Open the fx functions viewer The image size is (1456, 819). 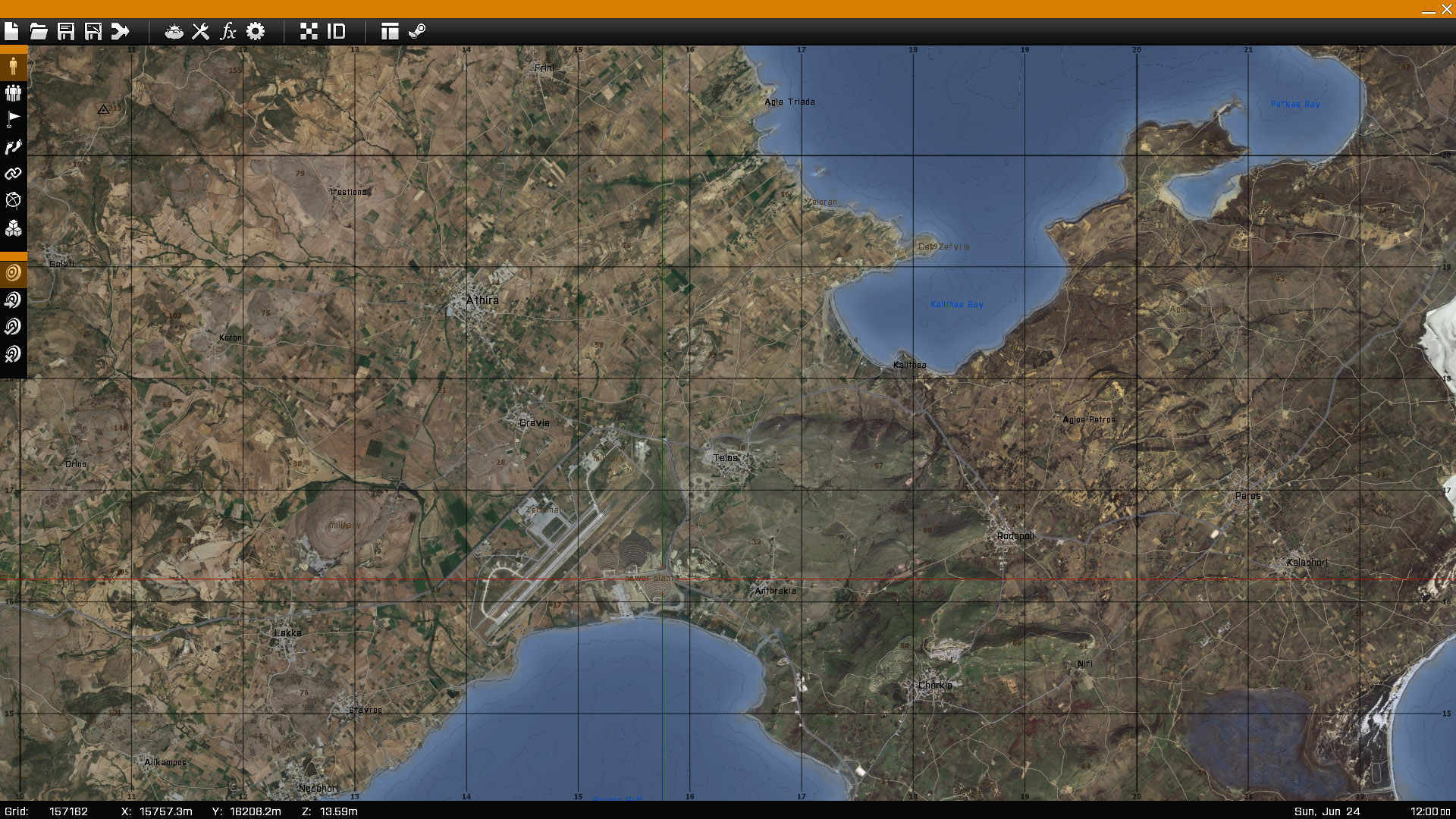pos(228,31)
